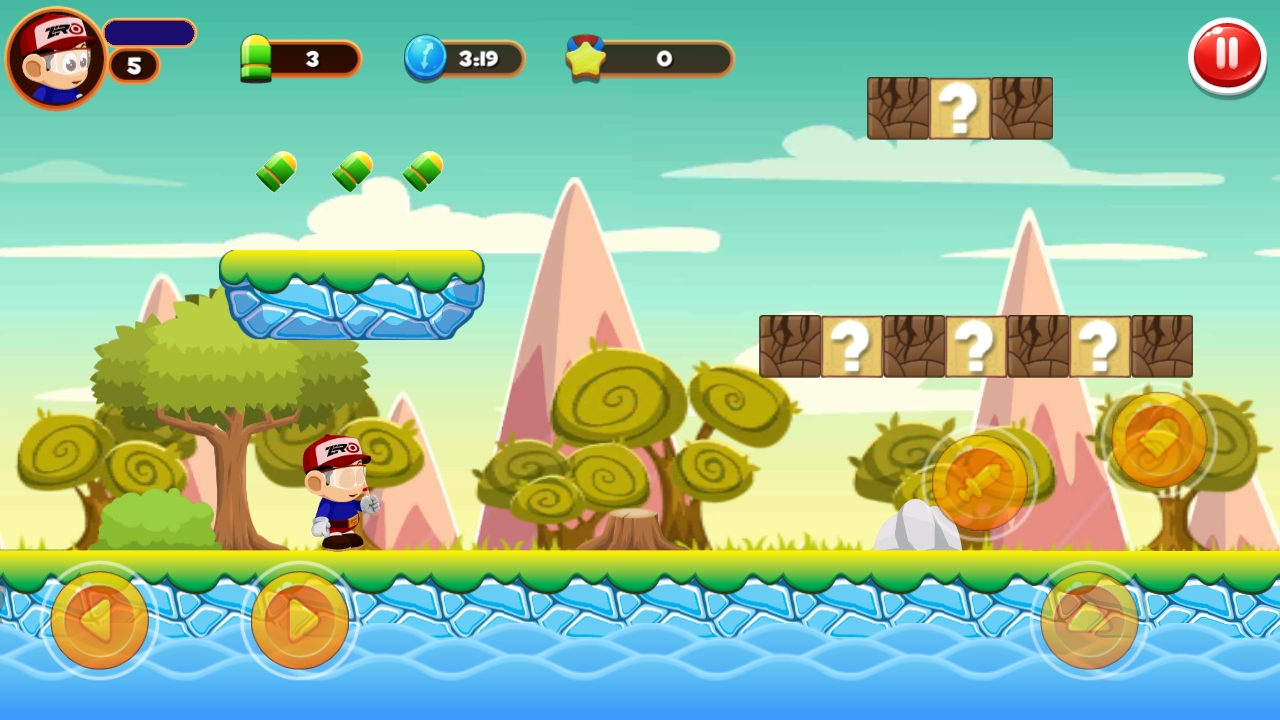The image size is (1280, 720).
Task: Tap the level 5 badge under the avatar
Action: point(132,66)
